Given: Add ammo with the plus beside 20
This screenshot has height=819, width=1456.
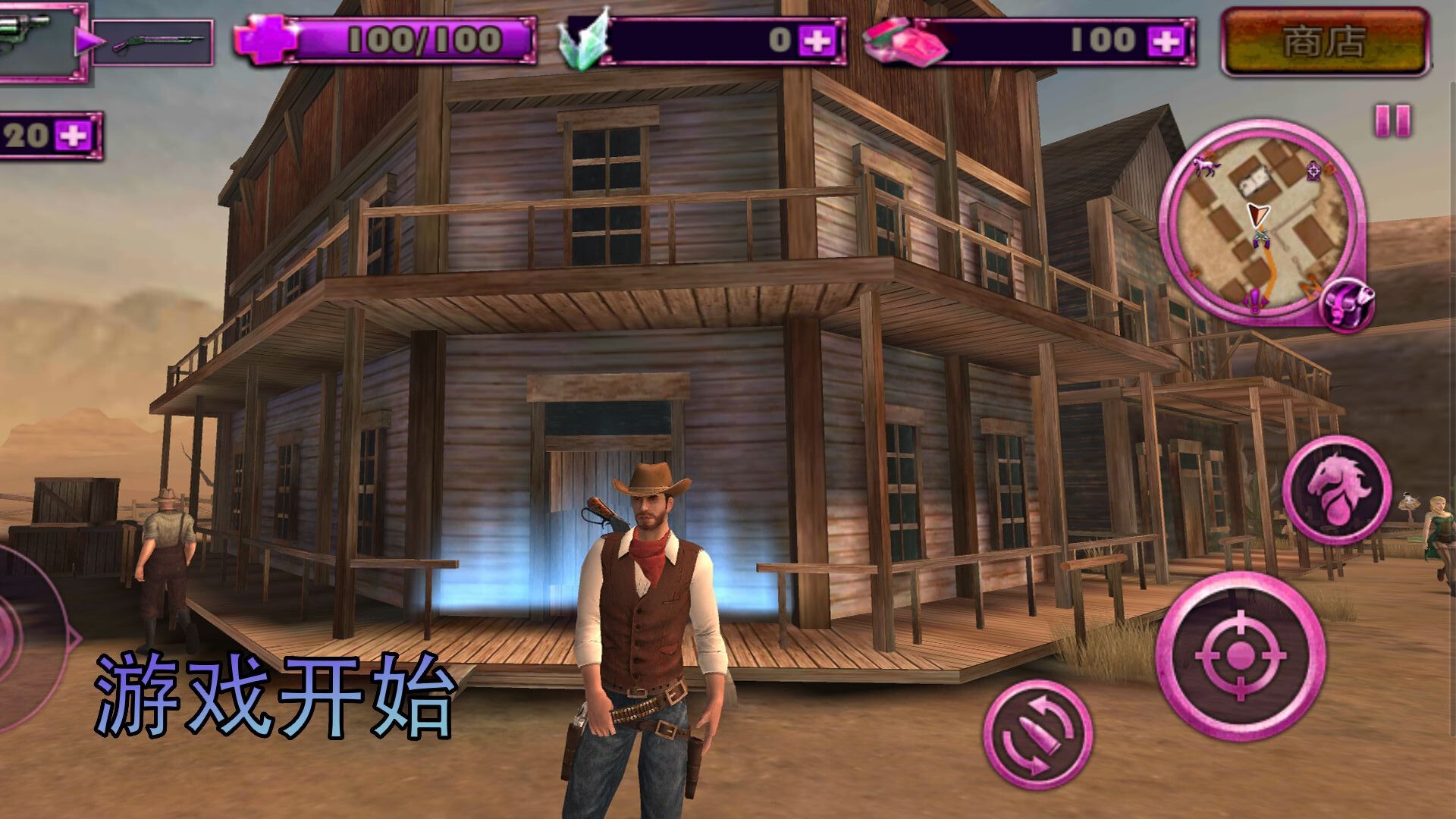Looking at the screenshot, I should (x=74, y=136).
